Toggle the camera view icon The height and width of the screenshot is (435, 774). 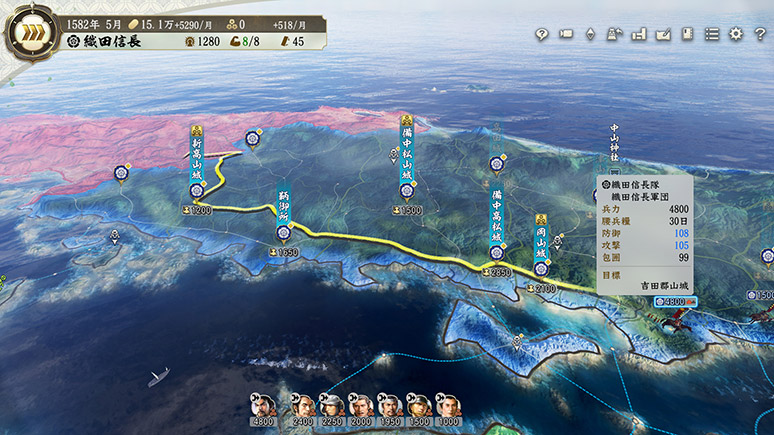566,34
